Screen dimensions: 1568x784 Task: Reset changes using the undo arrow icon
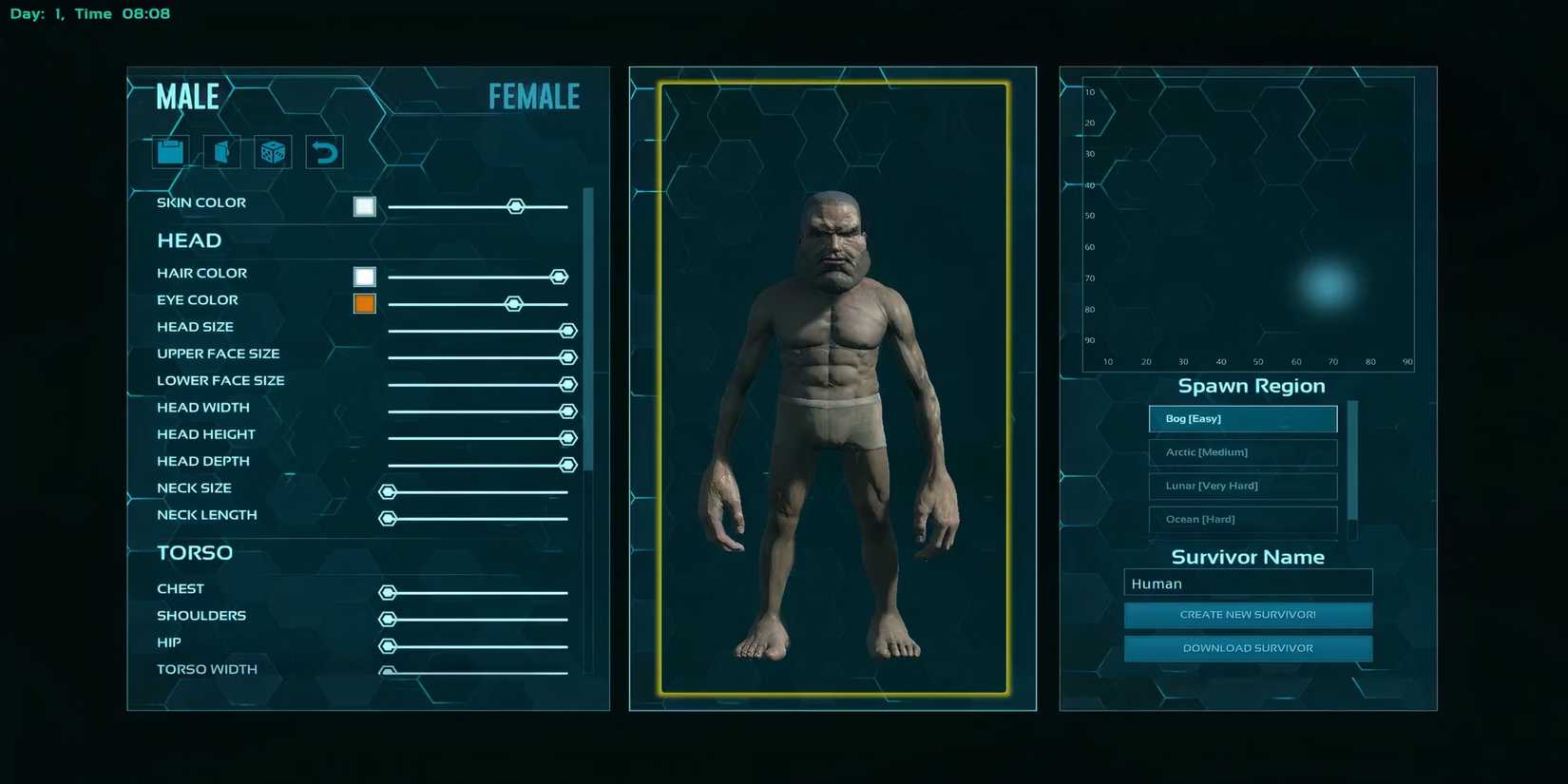pyautogui.click(x=323, y=151)
